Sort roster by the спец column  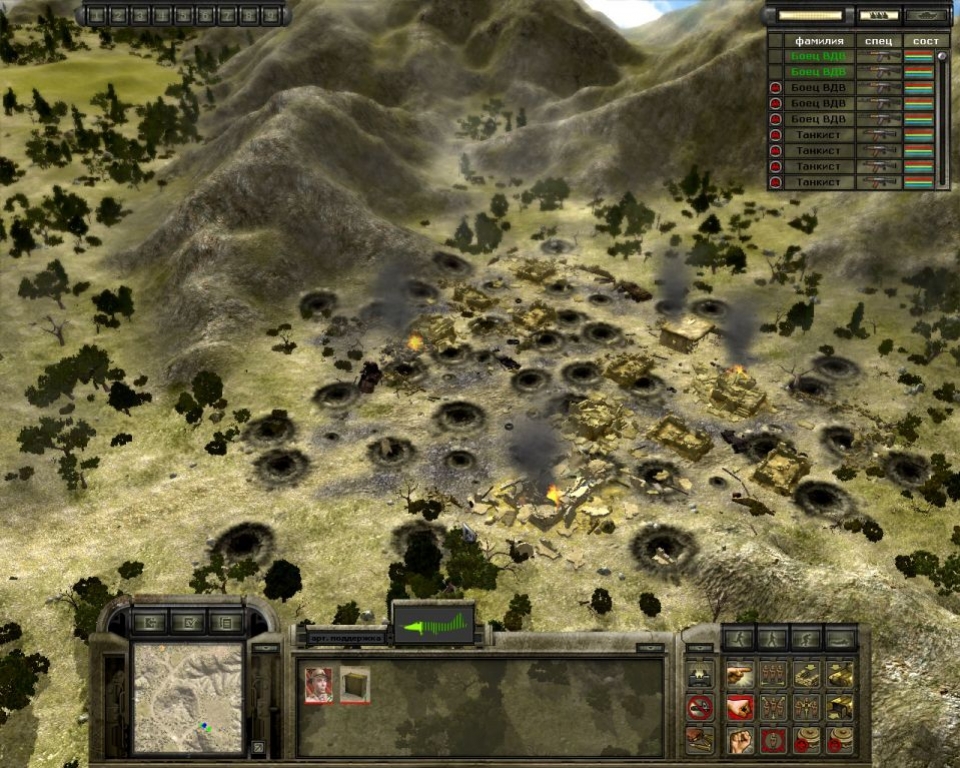pos(880,41)
